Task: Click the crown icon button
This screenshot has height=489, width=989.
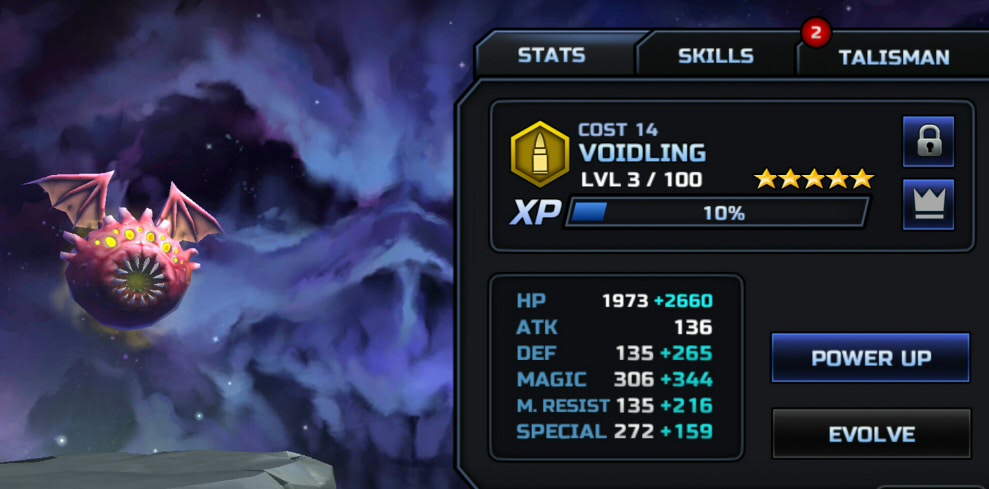Action: pyautogui.click(x=928, y=205)
